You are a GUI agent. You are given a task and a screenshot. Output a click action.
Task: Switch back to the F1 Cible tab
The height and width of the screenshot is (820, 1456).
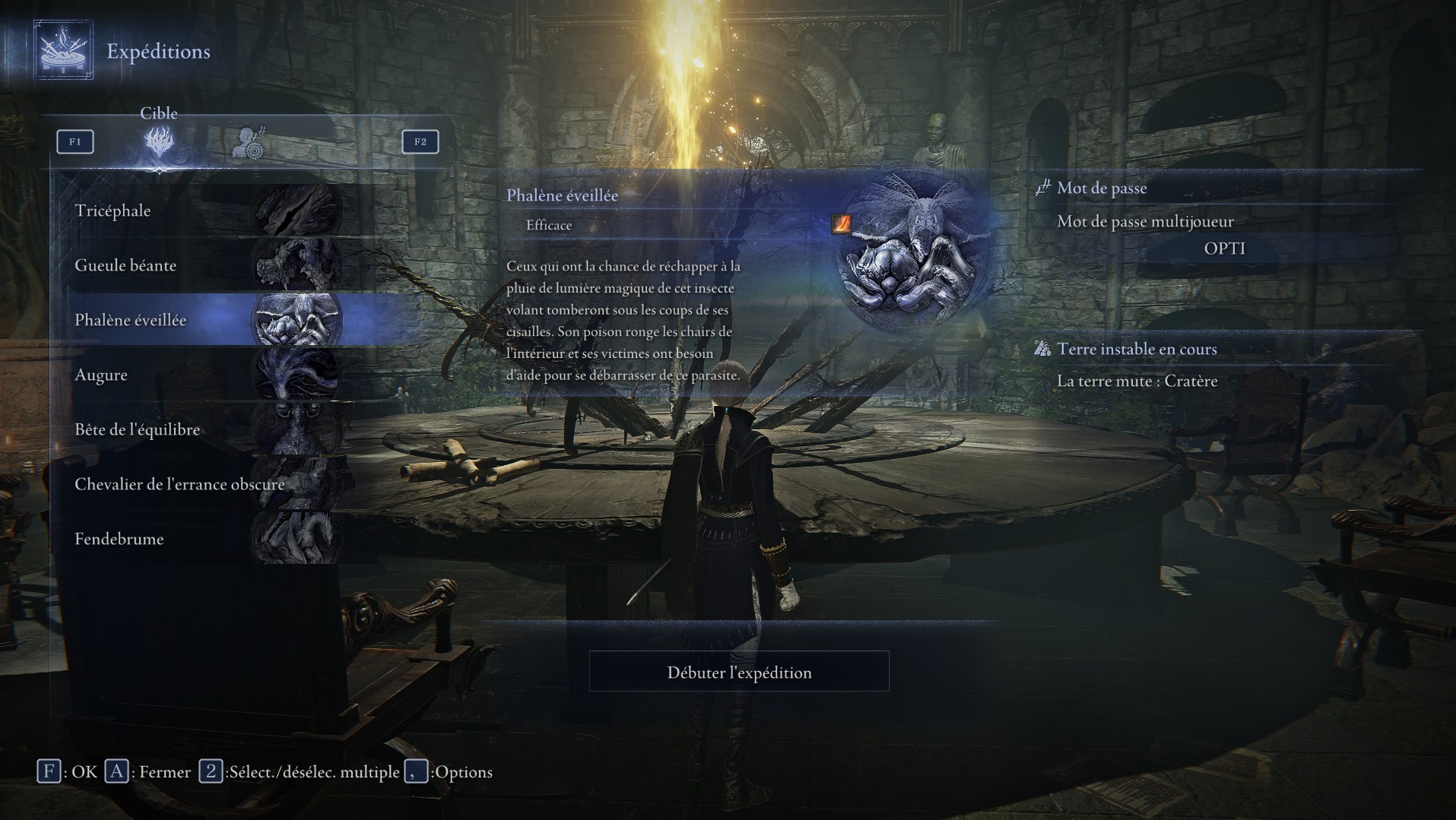tap(75, 141)
